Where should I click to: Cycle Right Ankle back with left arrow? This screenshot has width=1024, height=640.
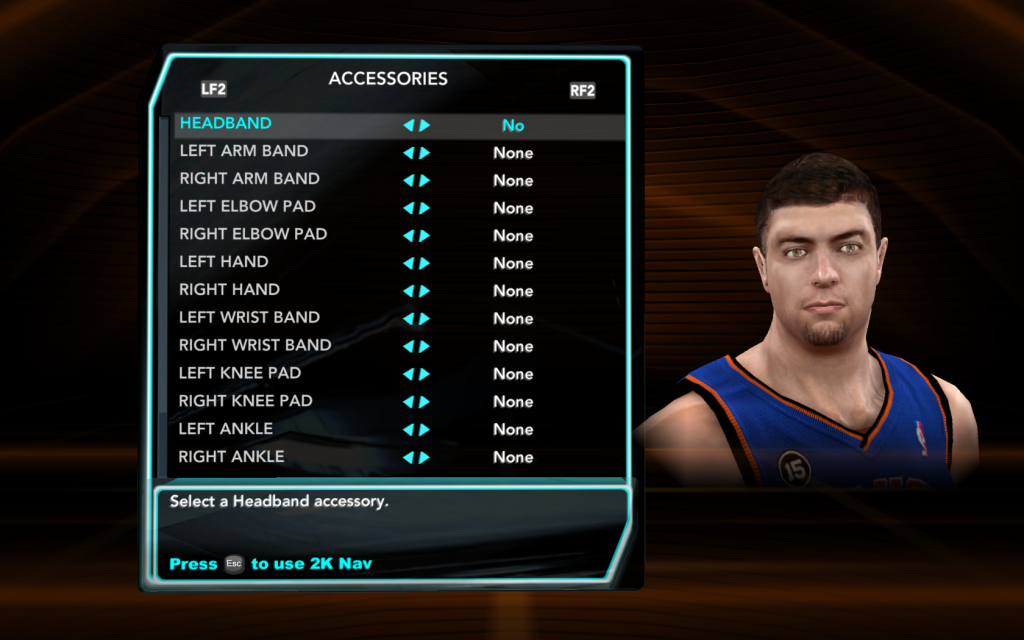[x=408, y=458]
